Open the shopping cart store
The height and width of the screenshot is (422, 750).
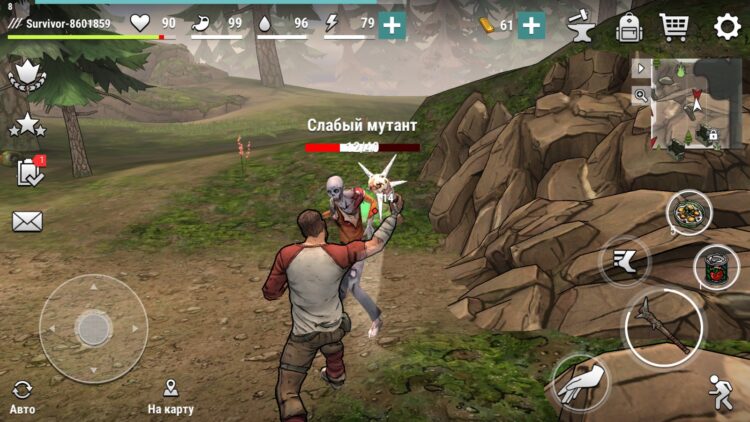675,26
